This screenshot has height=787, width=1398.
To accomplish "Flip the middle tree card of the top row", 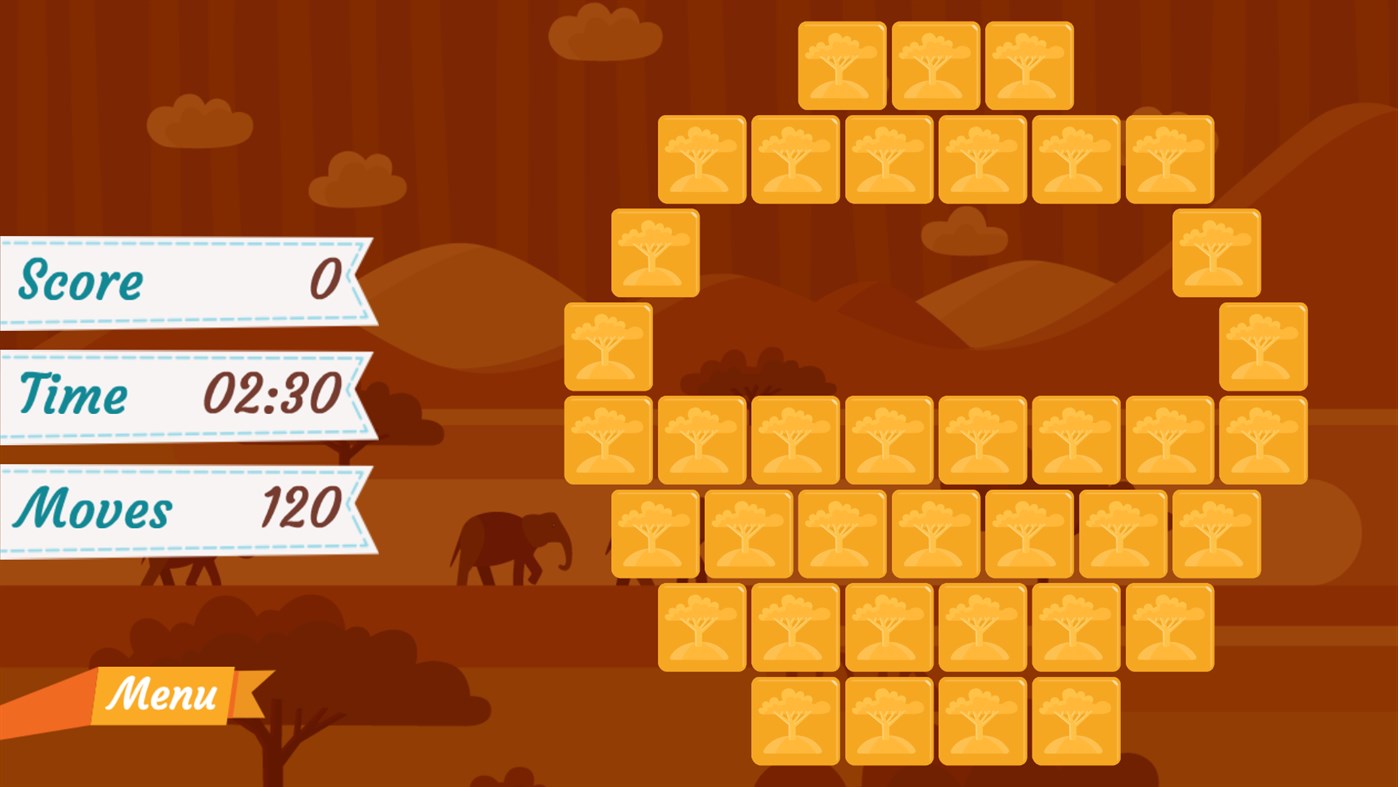I will [x=936, y=65].
